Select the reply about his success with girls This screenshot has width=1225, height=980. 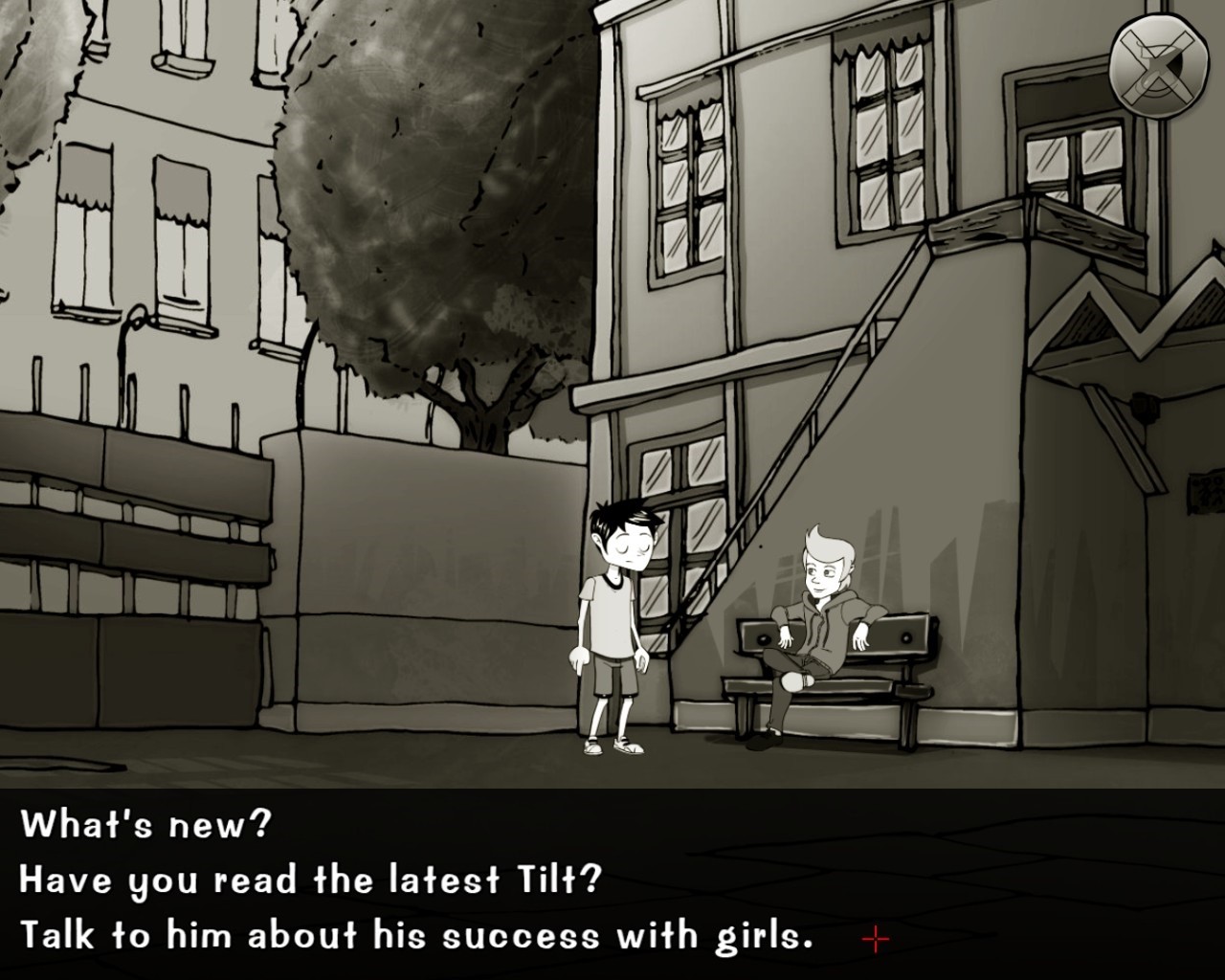(416, 935)
